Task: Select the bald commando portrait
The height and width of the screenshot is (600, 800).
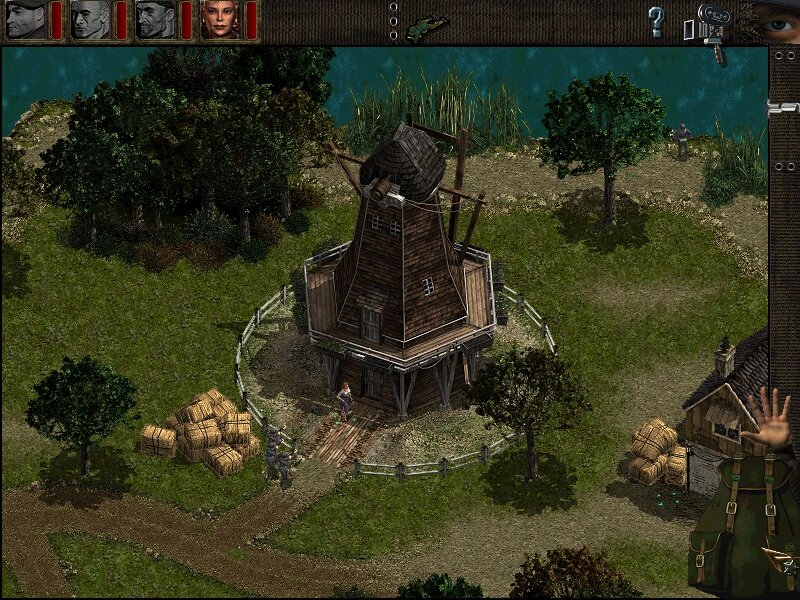Action: tap(90, 20)
